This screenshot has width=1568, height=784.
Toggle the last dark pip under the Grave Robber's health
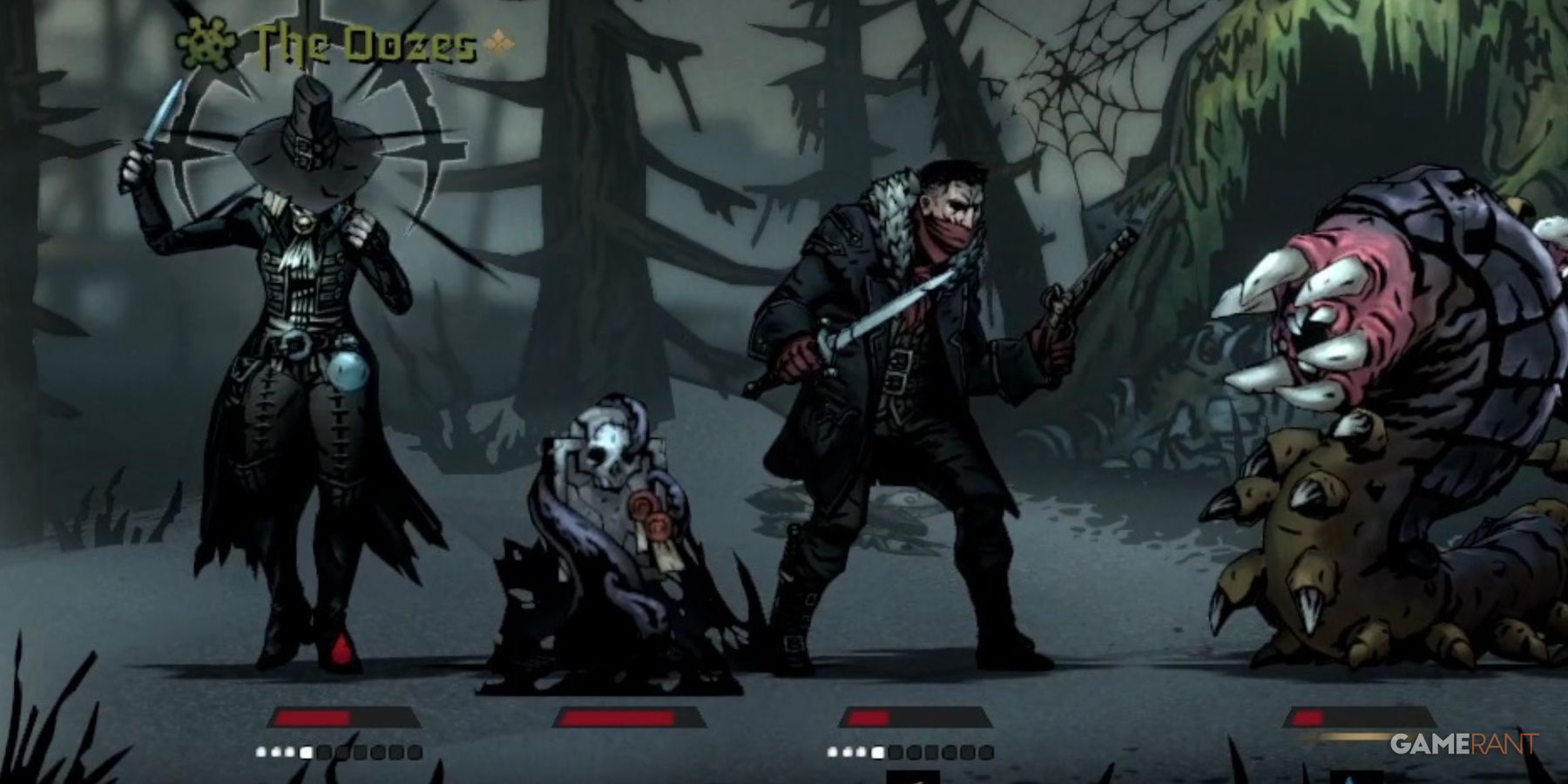pos(416,754)
